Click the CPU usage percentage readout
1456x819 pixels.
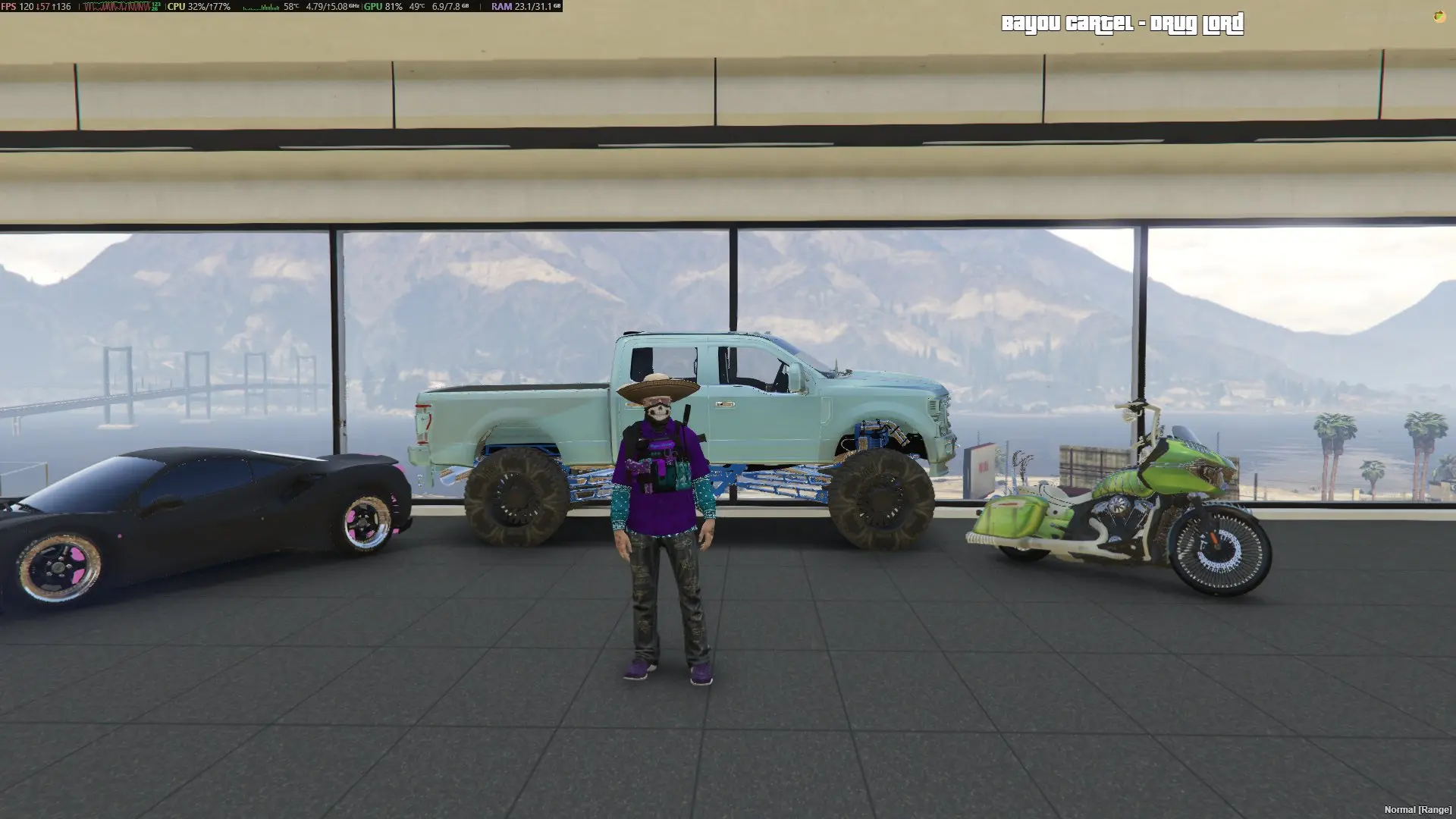(x=205, y=8)
